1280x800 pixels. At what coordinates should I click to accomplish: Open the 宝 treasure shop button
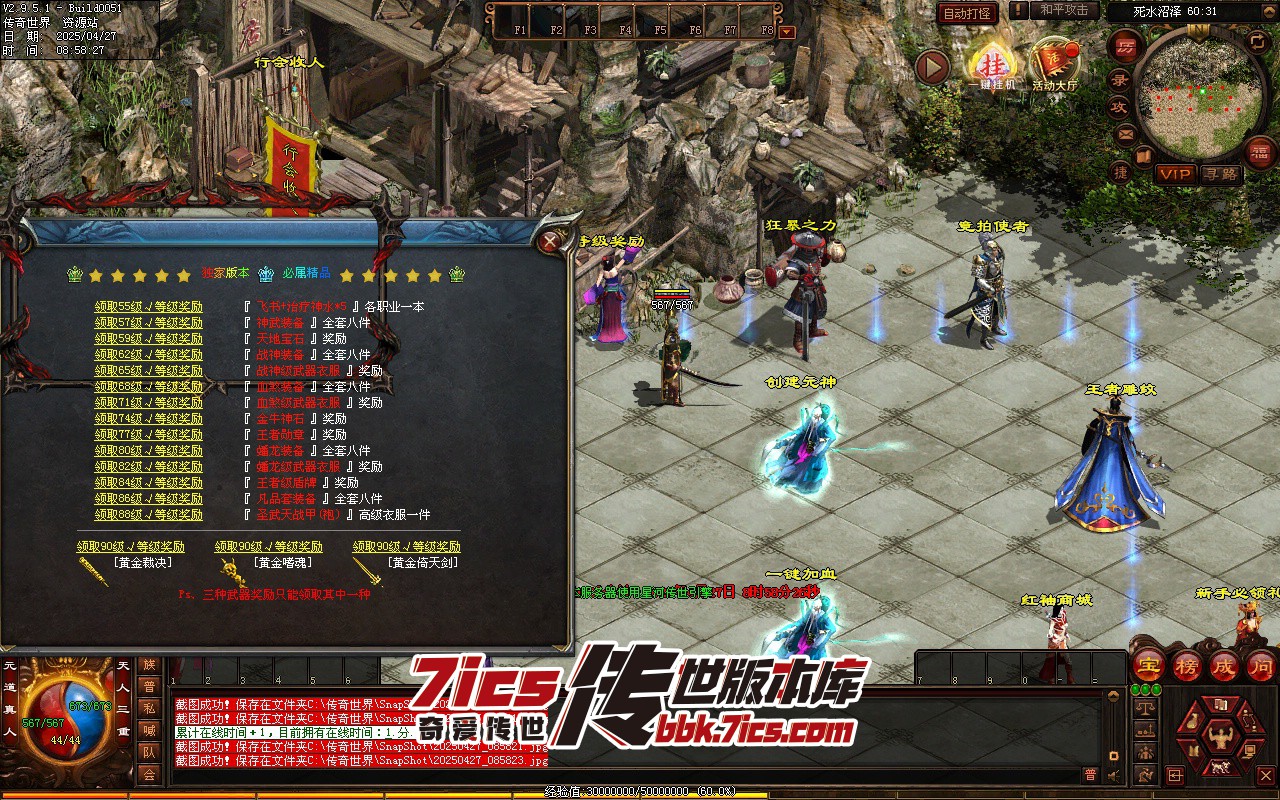click(1149, 665)
